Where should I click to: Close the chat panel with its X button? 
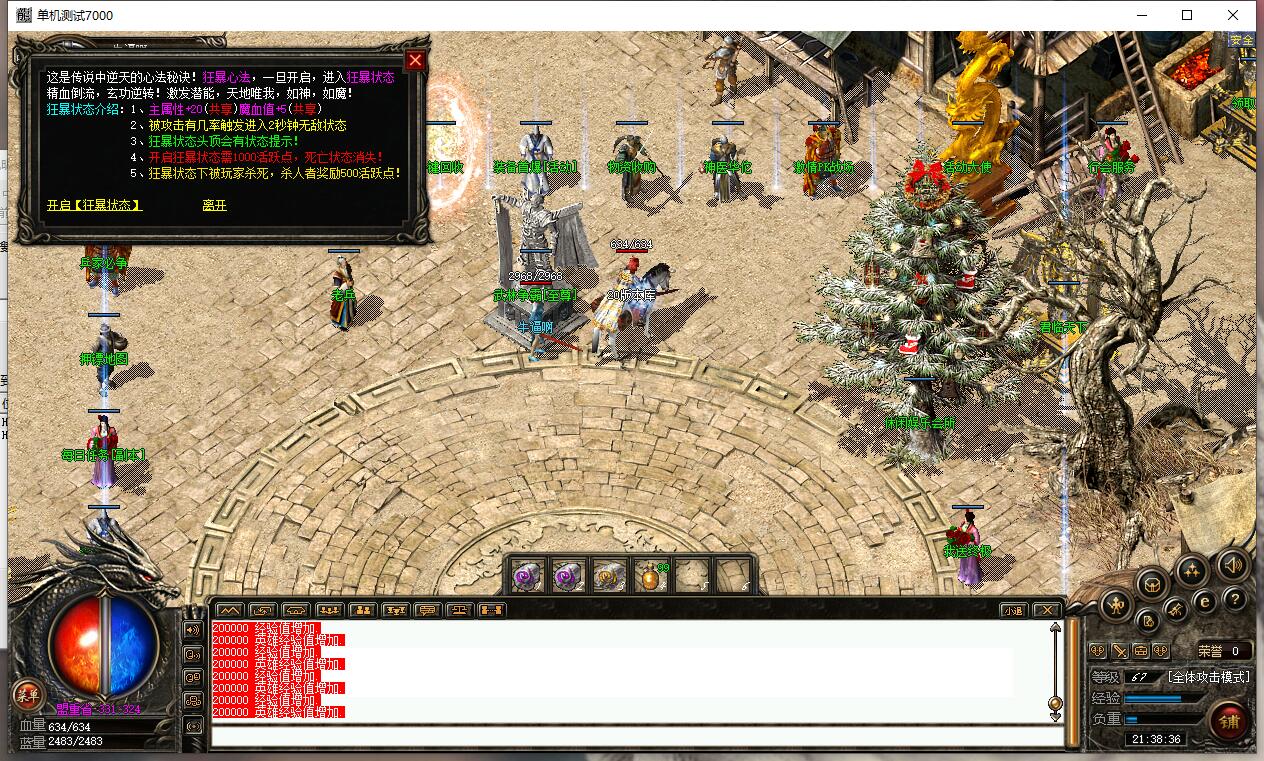click(1046, 610)
